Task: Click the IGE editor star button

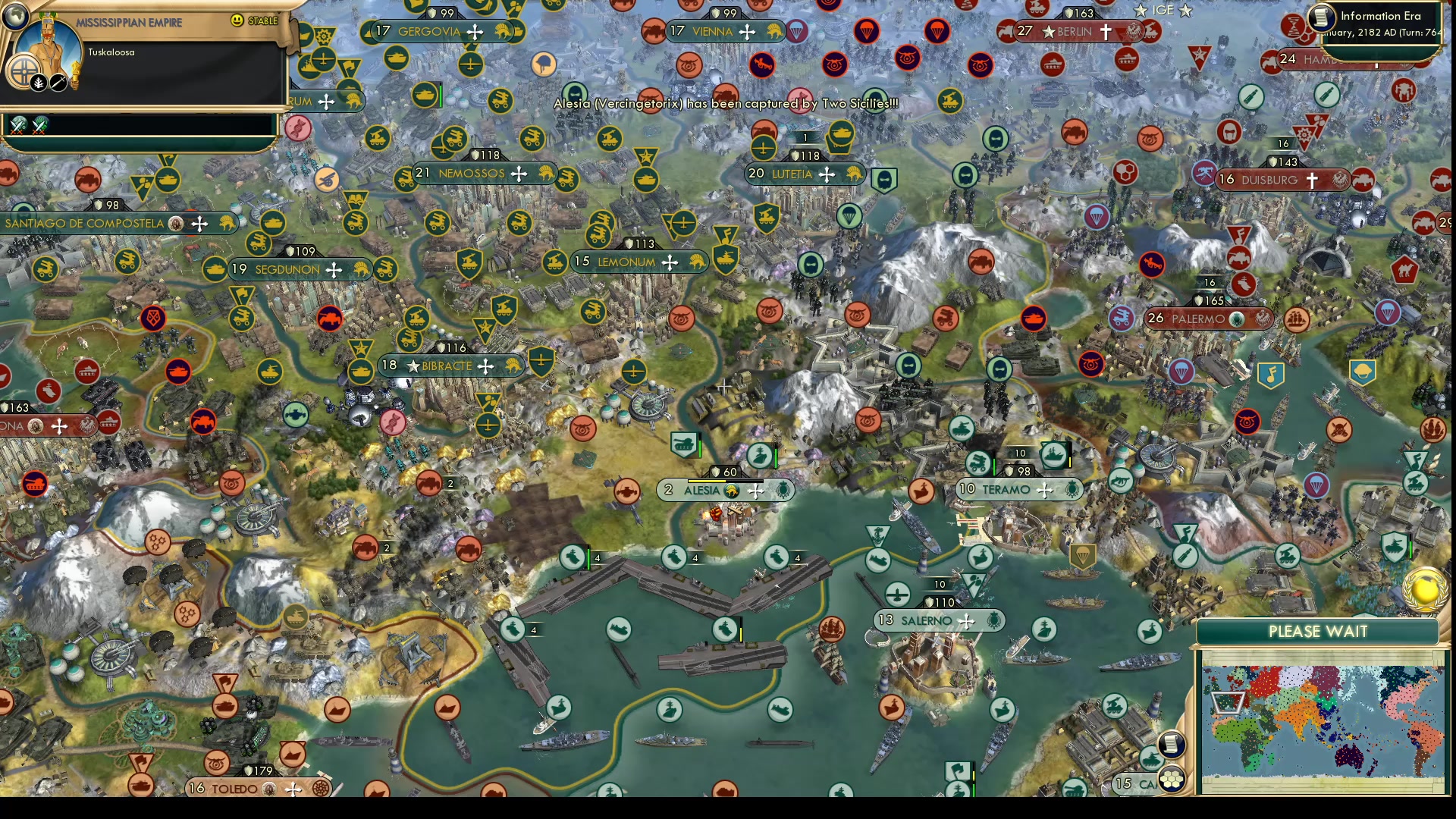Action: (x=1141, y=10)
